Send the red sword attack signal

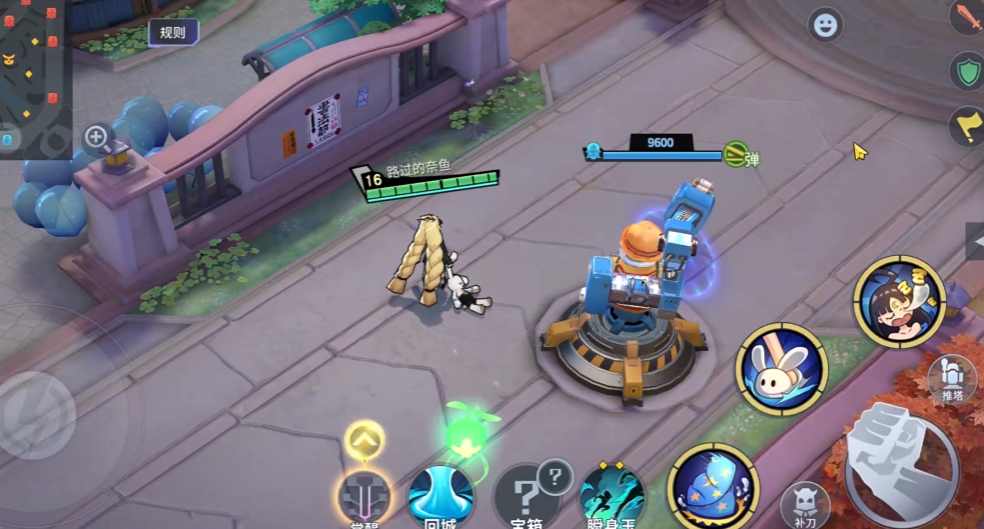coord(967,18)
